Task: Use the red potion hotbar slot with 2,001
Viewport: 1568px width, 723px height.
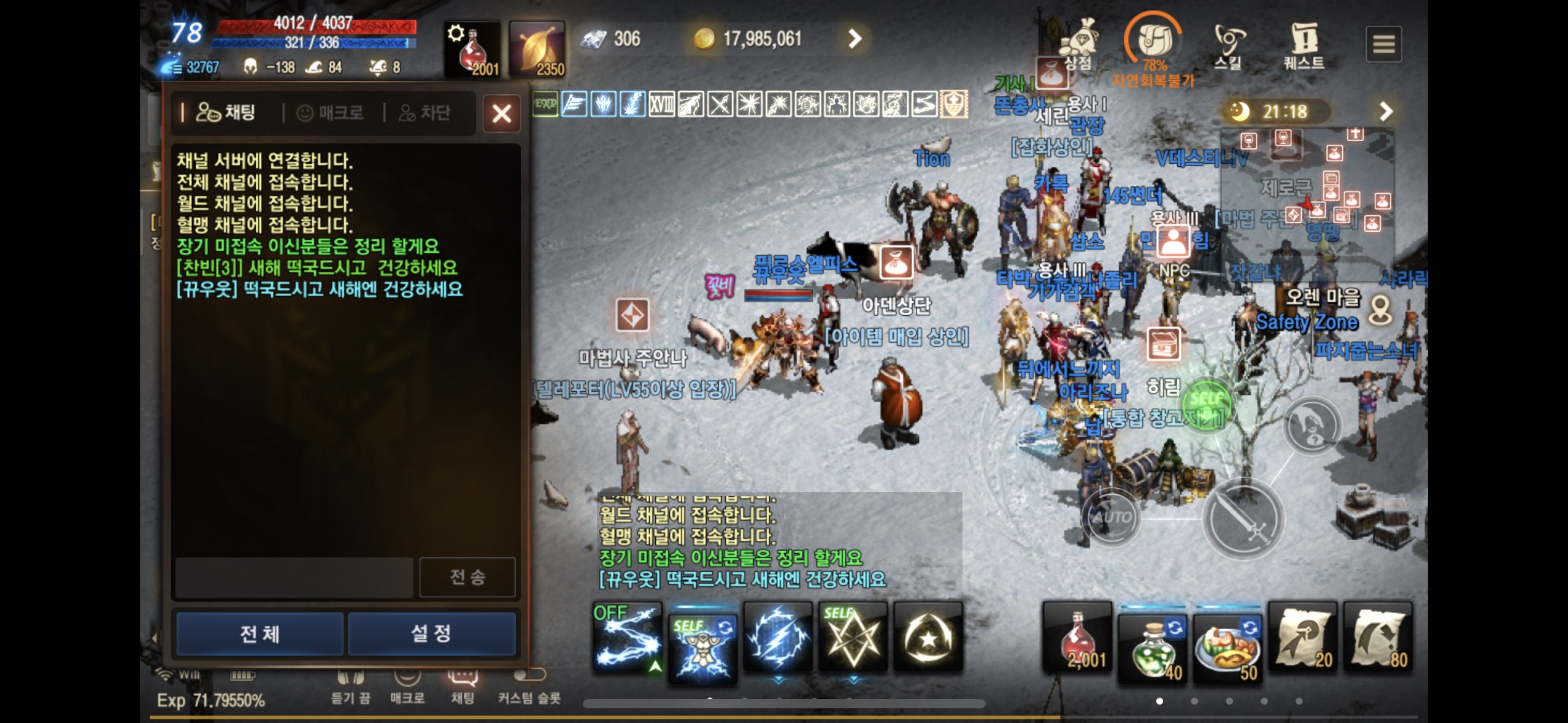Action: coord(1077,638)
